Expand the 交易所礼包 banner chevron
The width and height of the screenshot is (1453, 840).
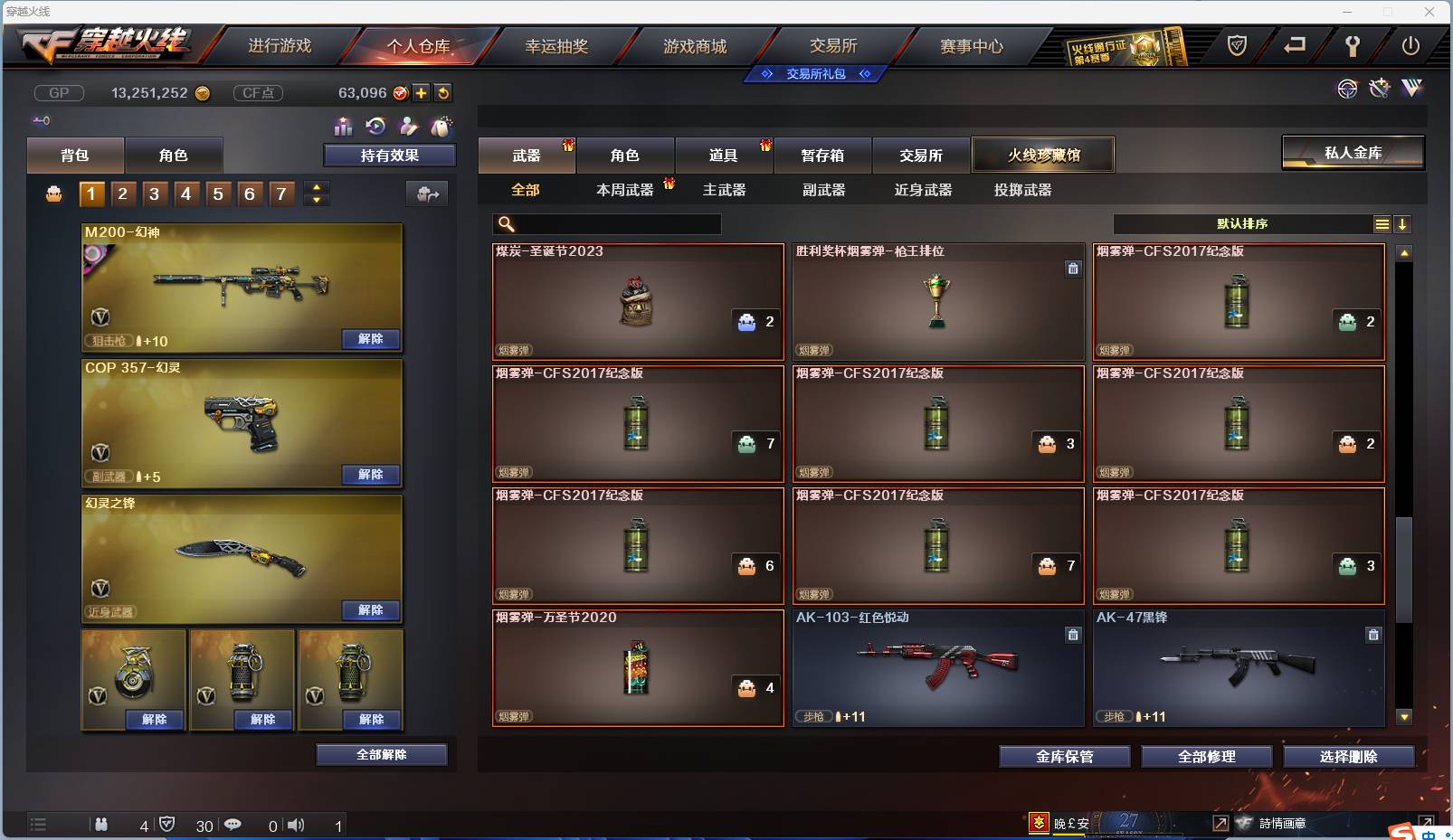tap(866, 74)
